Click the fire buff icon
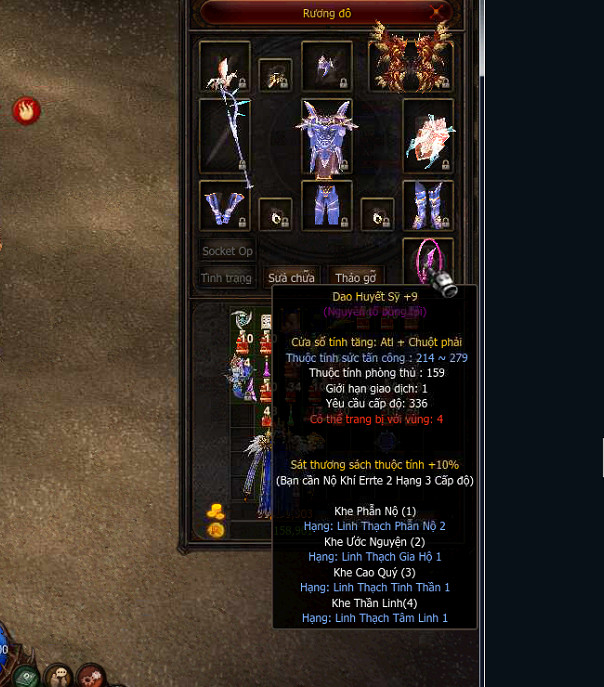The height and width of the screenshot is (687, 604). coord(26,110)
